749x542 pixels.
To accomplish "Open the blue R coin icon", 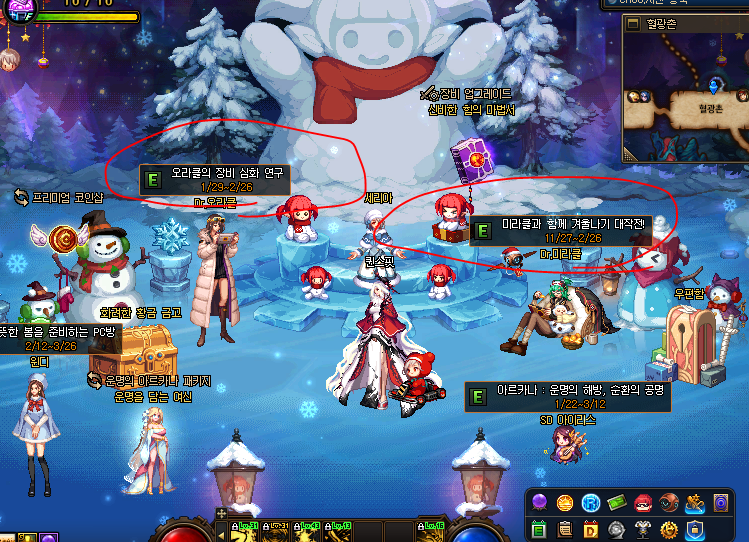I will [x=591, y=502].
